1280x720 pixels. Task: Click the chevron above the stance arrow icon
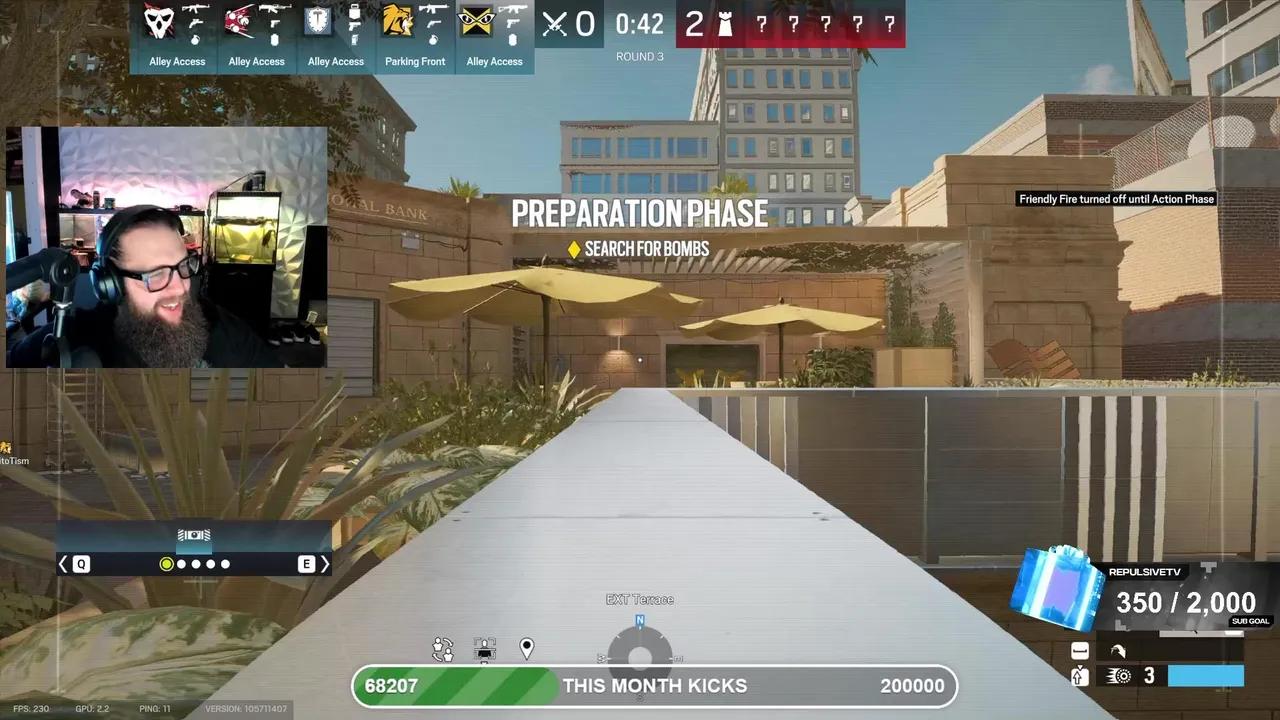point(1079,666)
